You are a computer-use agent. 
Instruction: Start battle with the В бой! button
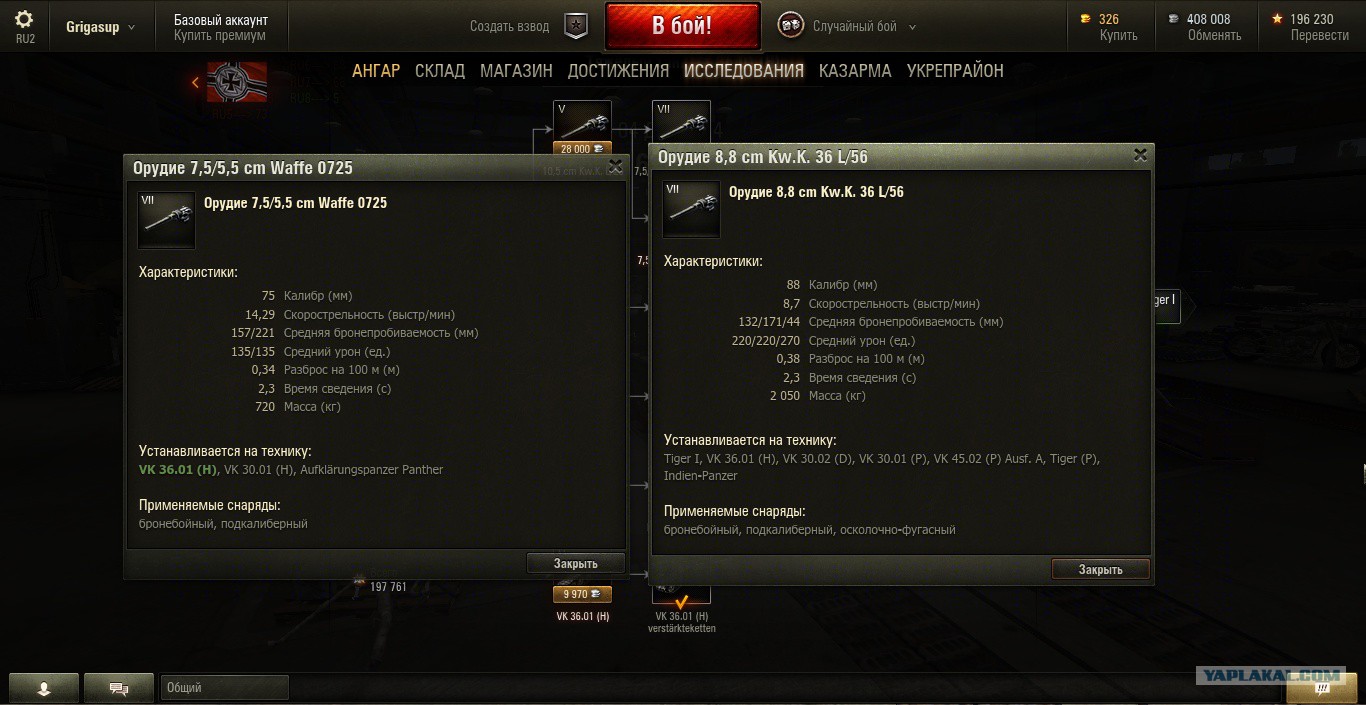[x=682, y=26]
